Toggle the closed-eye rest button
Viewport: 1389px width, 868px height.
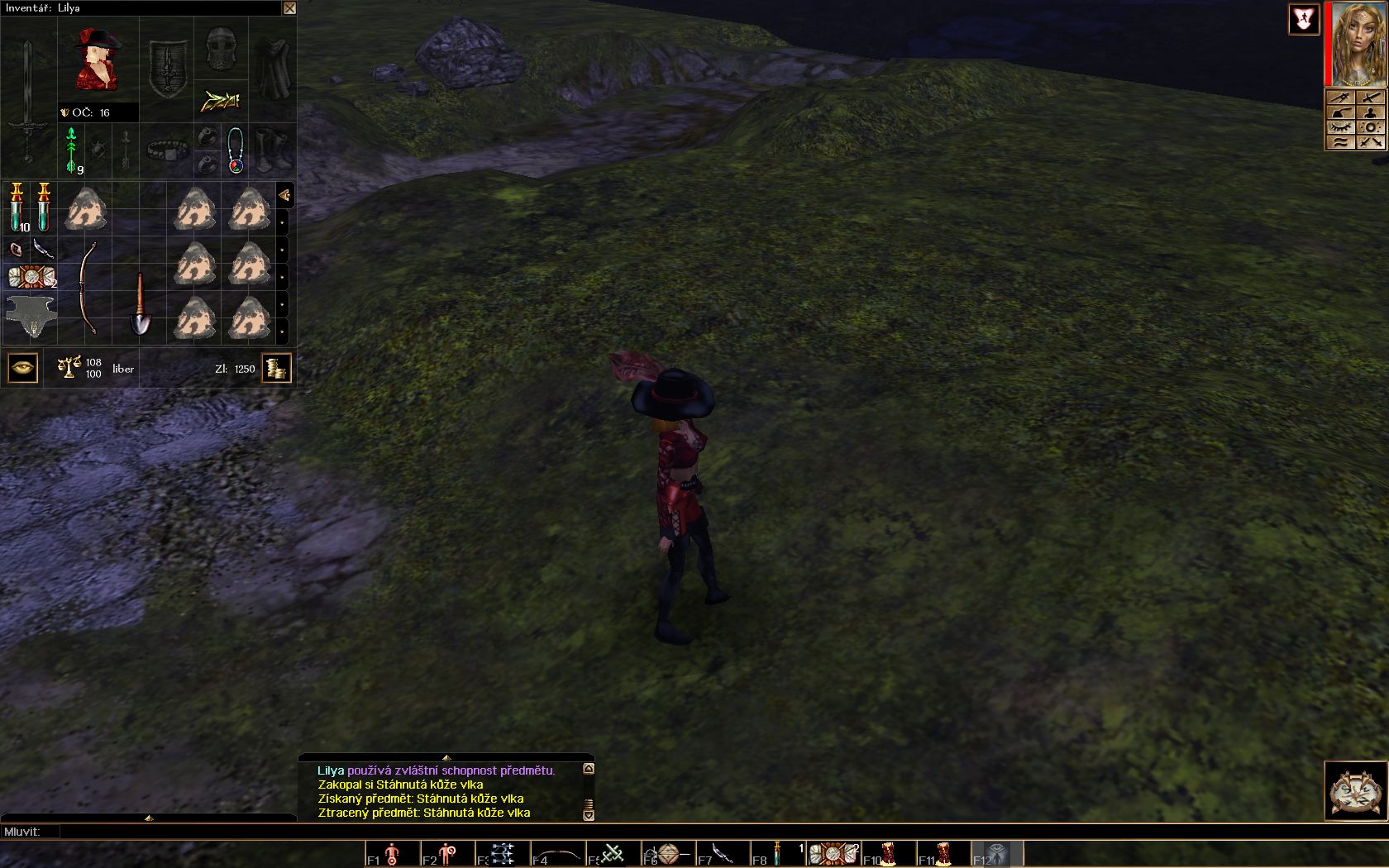click(x=1340, y=127)
